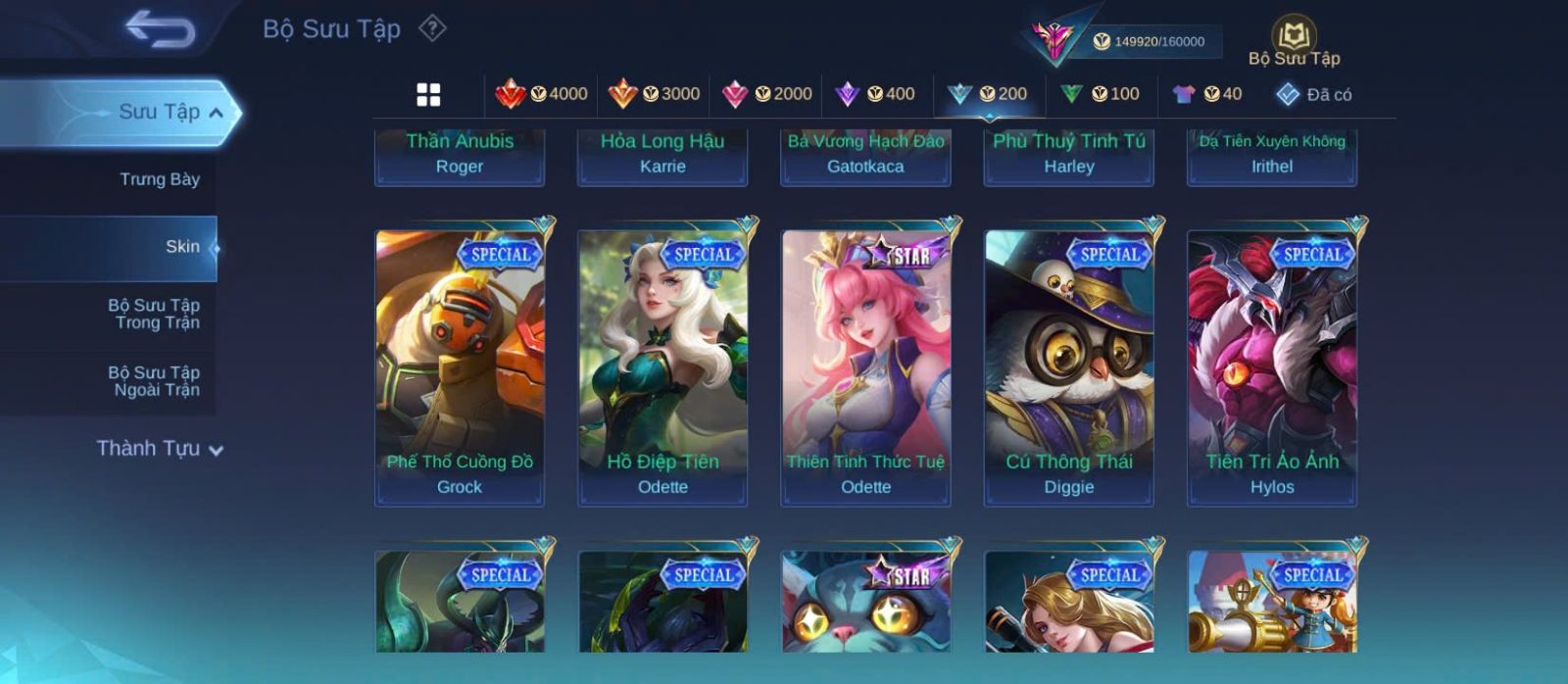The height and width of the screenshot is (684, 1568).
Task: Filter skins by 4000 points tier
Action: coord(542,94)
